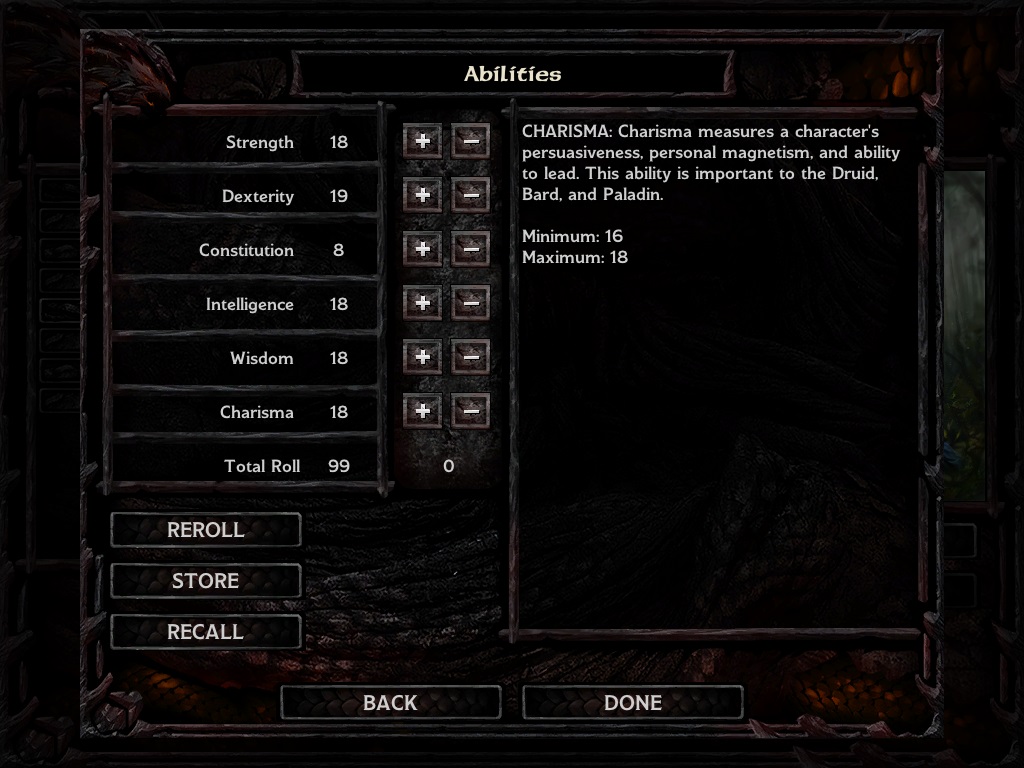
Task: Select the Constitution ability row
Action: 246,250
